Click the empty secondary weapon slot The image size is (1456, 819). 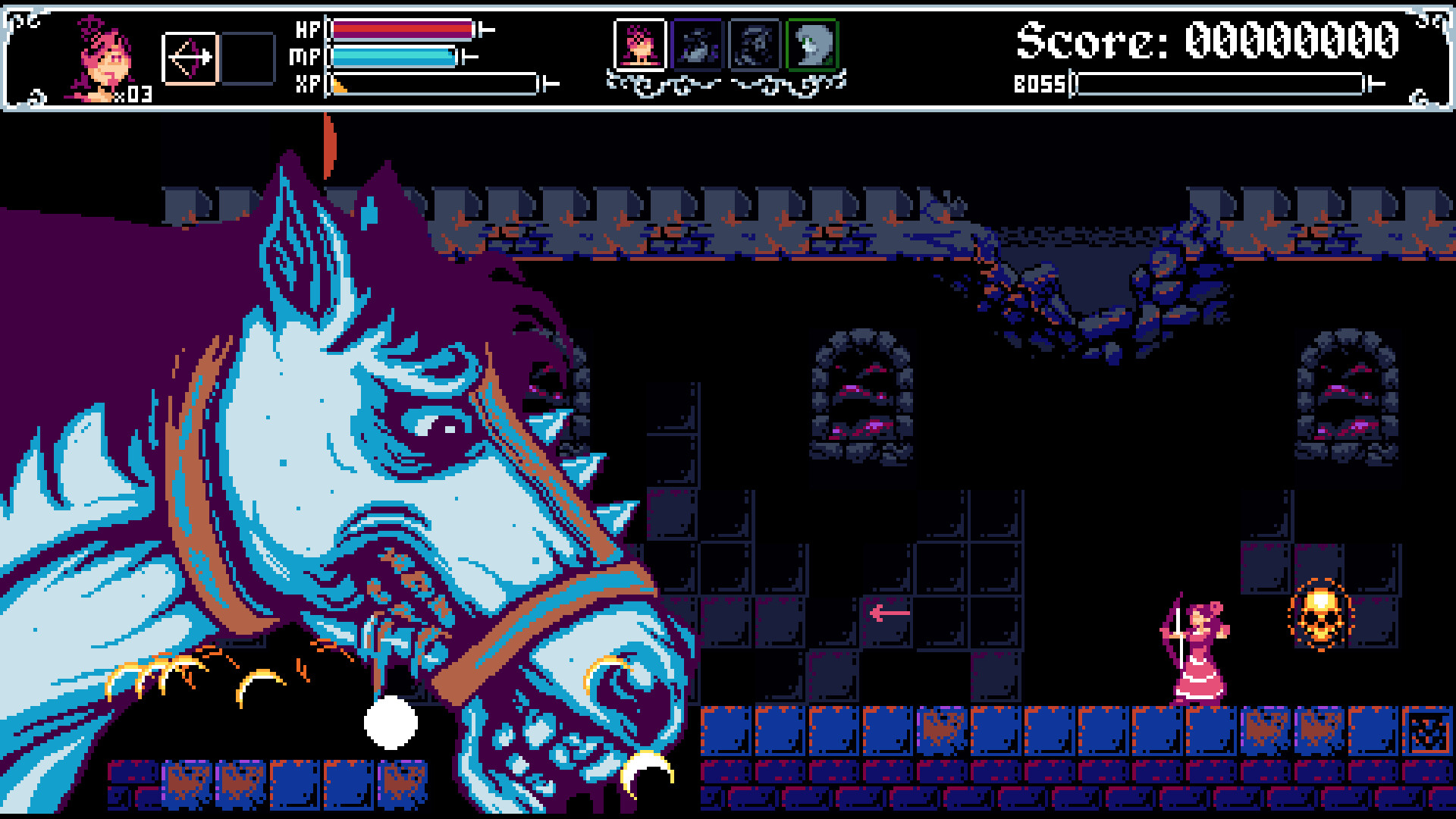(x=247, y=58)
